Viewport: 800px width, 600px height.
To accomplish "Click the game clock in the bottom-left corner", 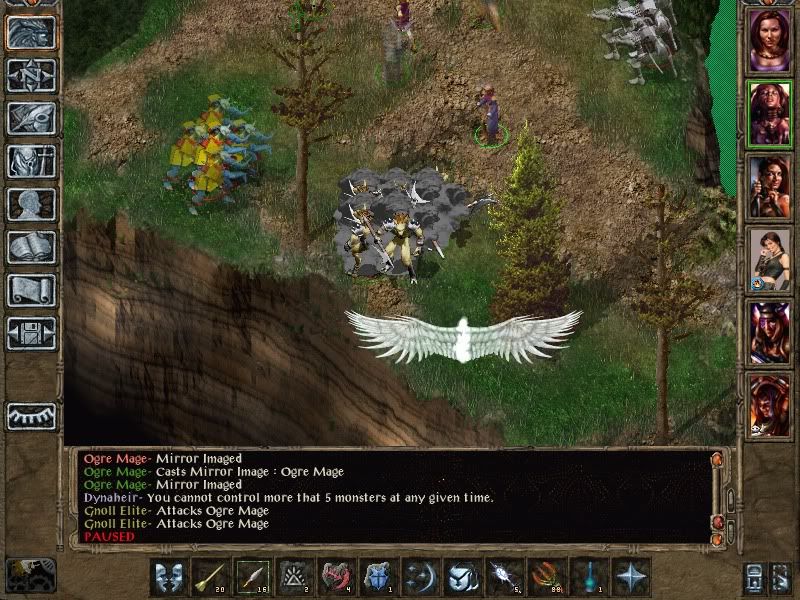I will point(30,574).
